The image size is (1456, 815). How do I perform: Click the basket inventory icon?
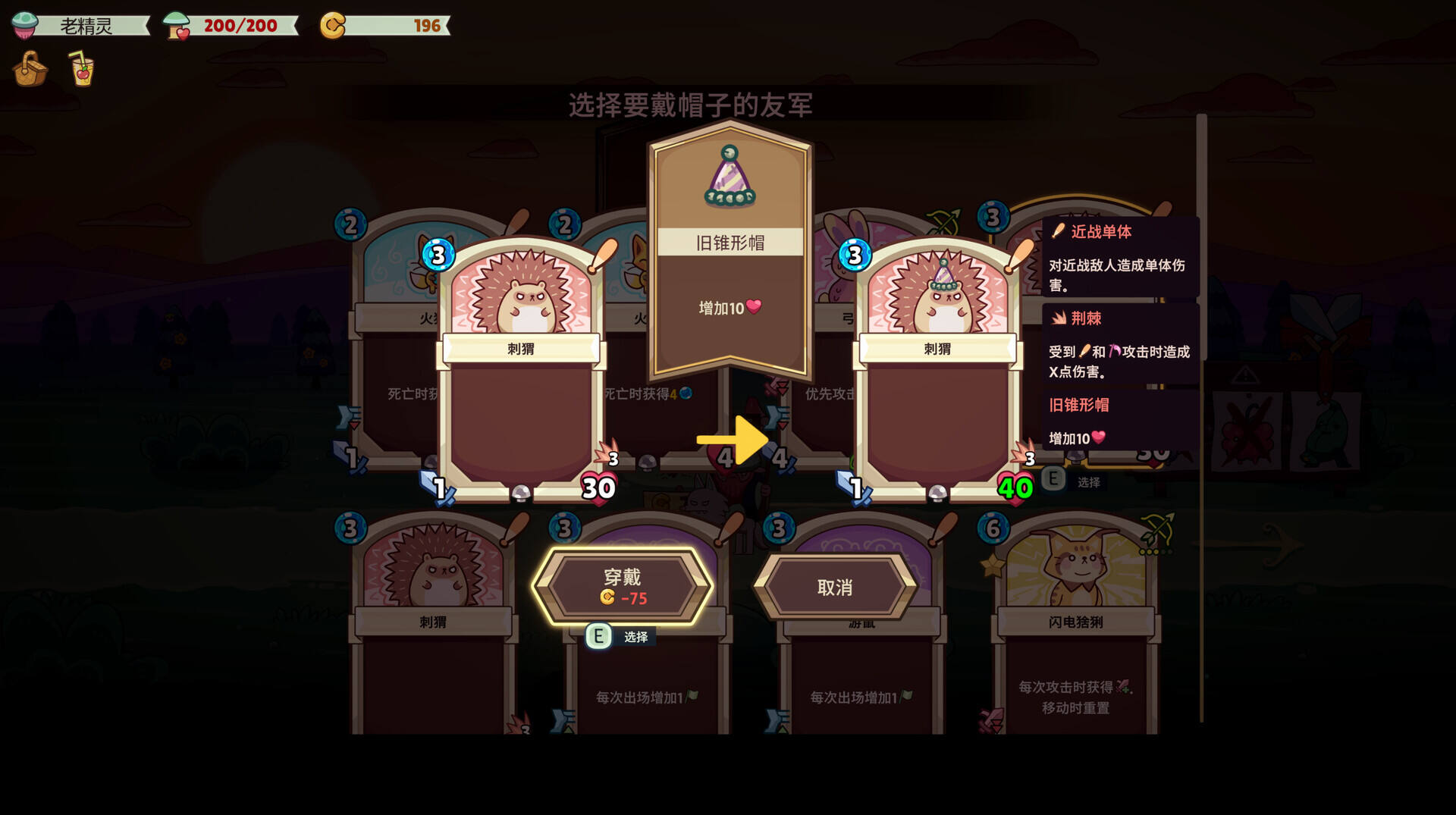pyautogui.click(x=29, y=69)
